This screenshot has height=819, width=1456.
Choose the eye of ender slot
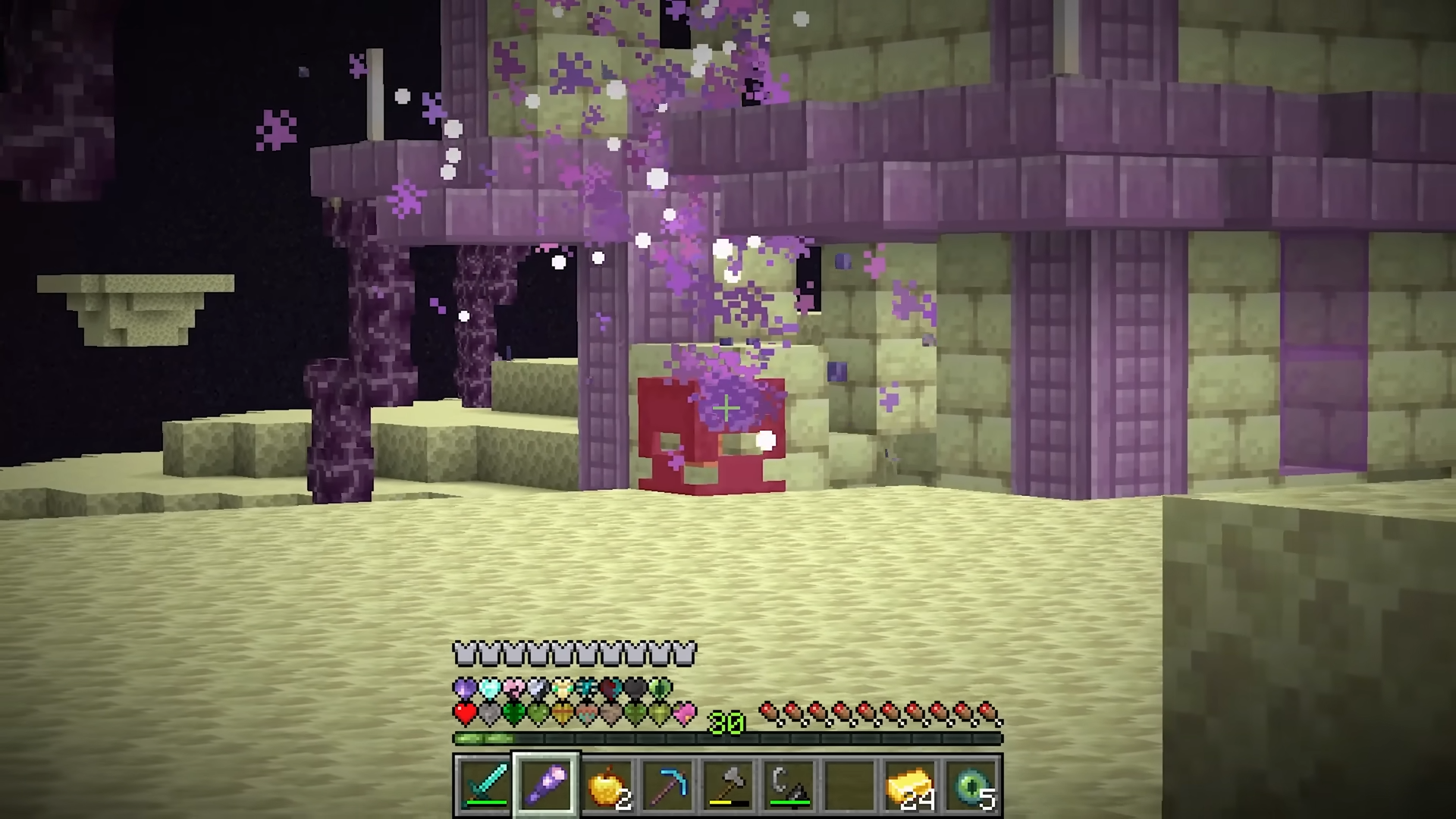point(971,785)
